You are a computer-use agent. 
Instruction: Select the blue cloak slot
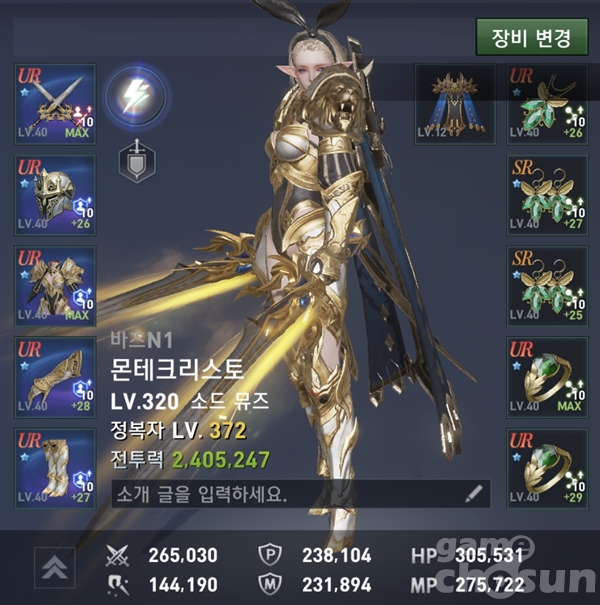(455, 105)
